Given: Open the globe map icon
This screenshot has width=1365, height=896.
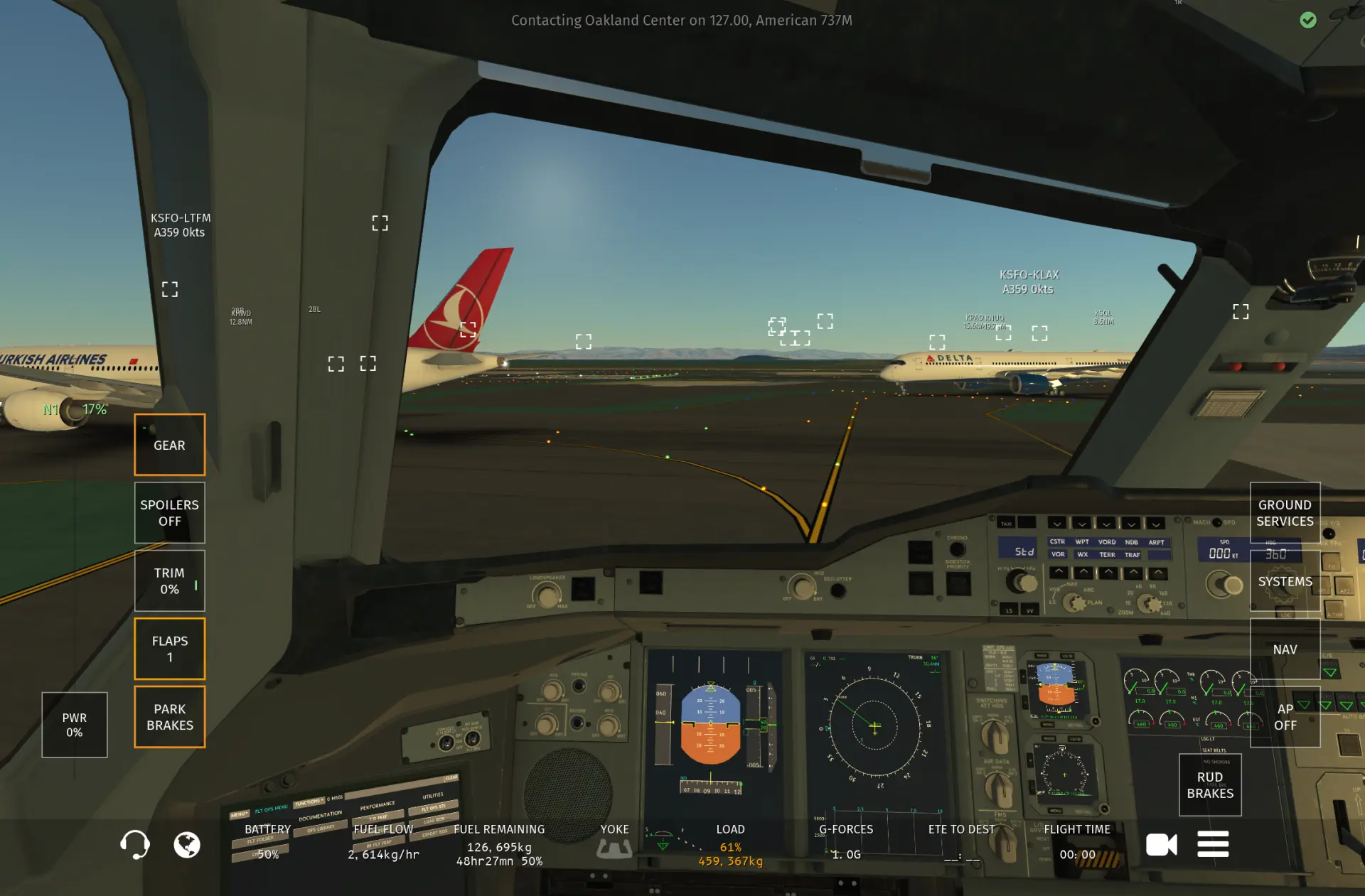Looking at the screenshot, I should pos(187,845).
